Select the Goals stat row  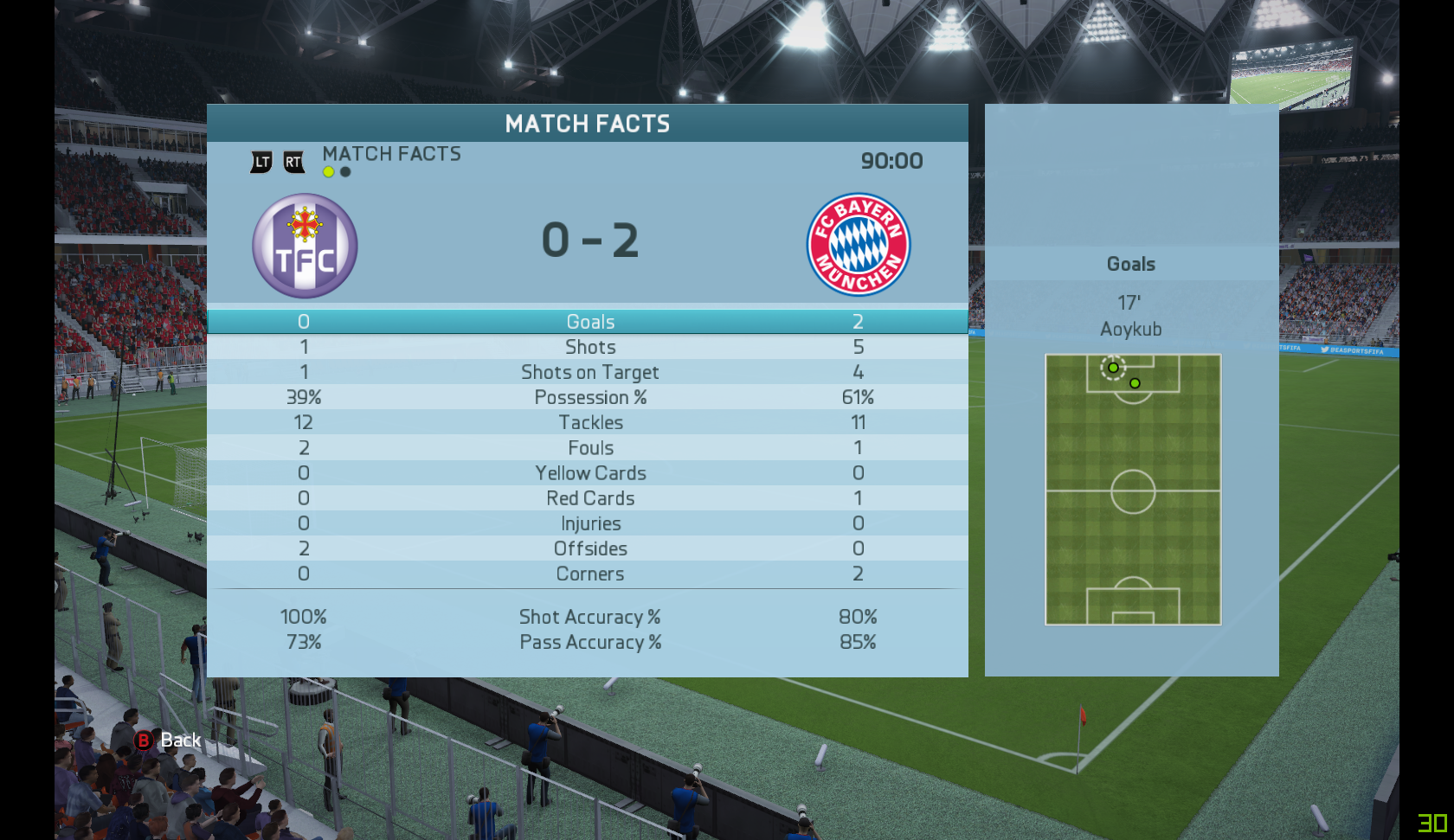point(589,322)
